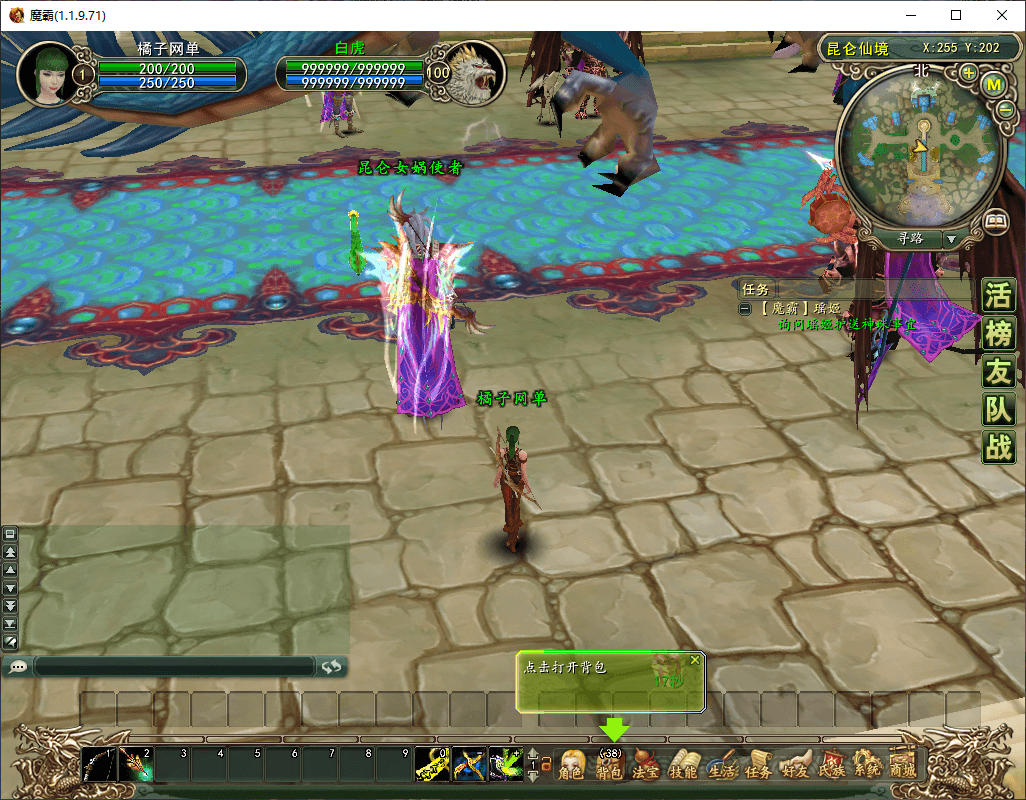Collapse the 魔霸 quest tracker entry
The image size is (1026, 800).
(x=745, y=309)
